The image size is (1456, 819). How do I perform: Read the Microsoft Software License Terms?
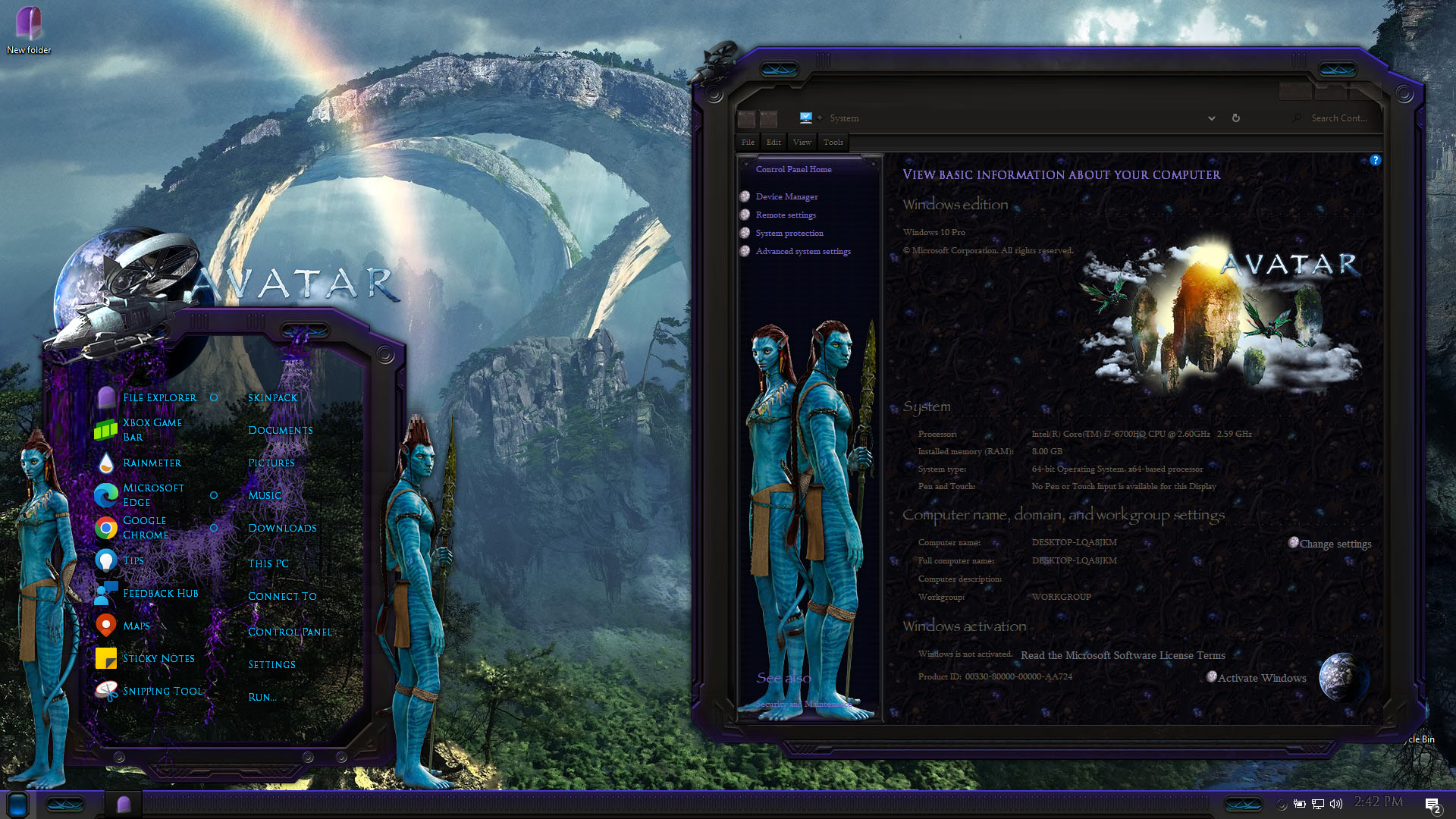(1122, 656)
